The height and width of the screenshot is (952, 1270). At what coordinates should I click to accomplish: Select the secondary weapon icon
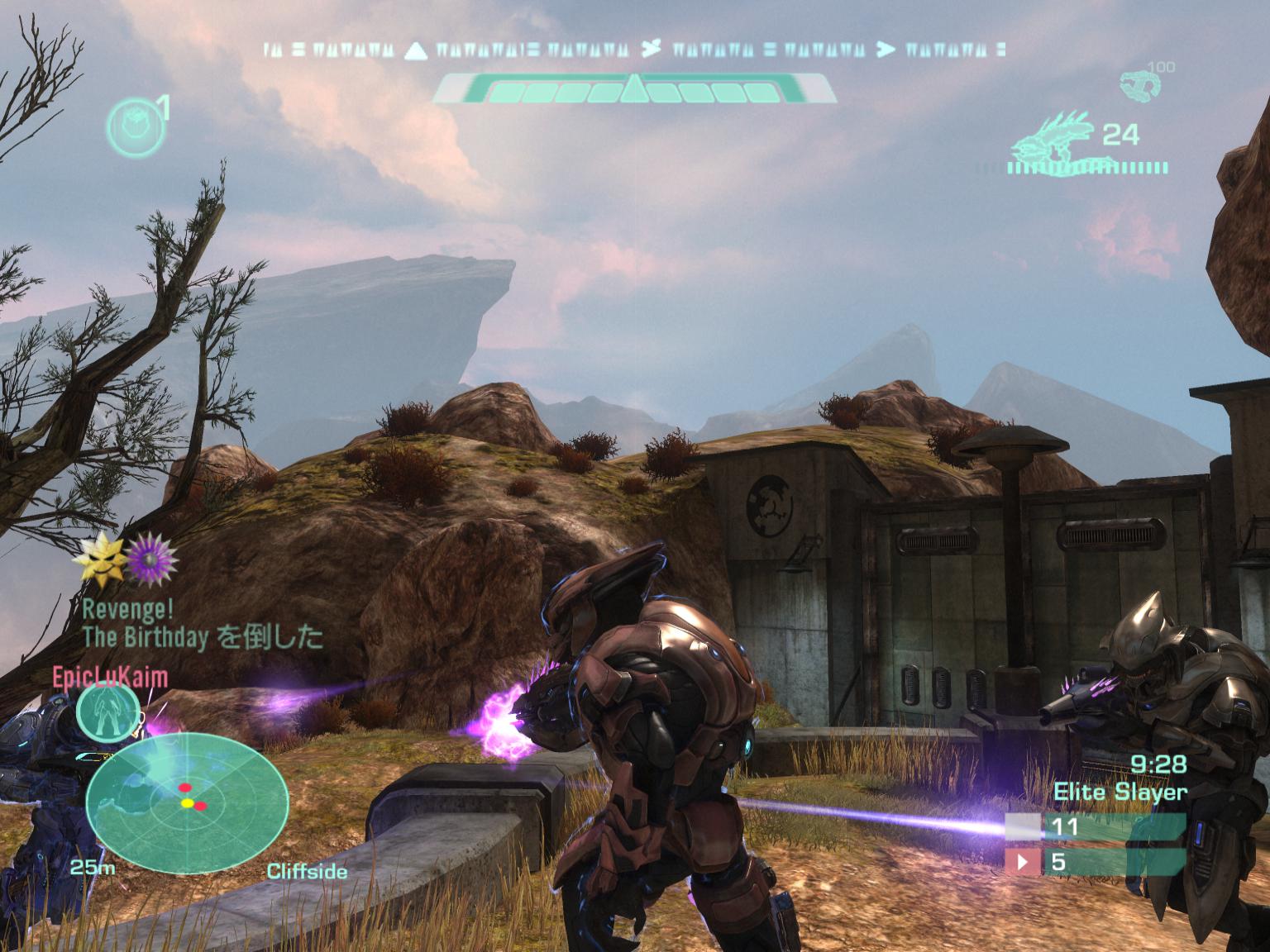tap(1138, 85)
